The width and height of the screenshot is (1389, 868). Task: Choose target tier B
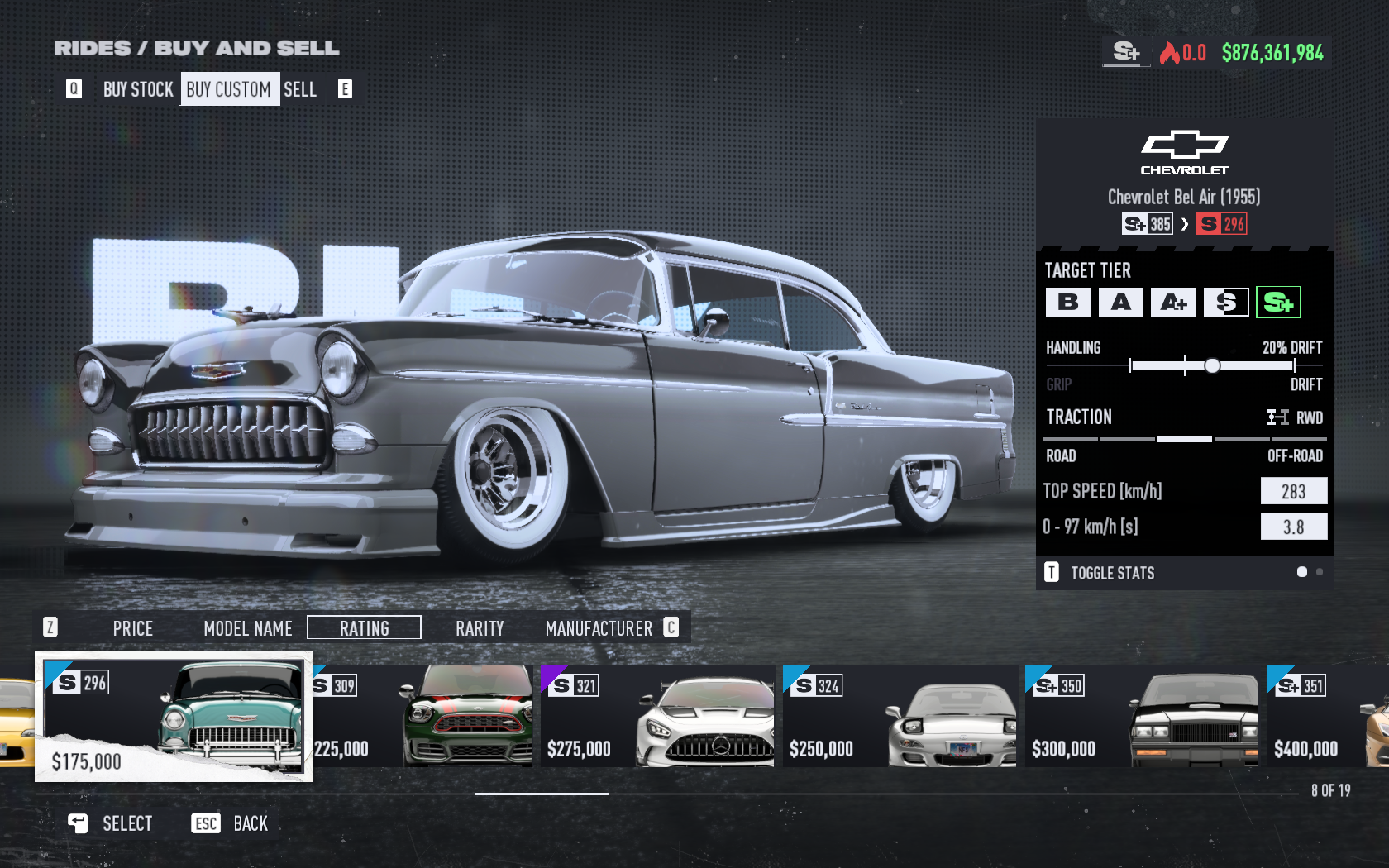click(1067, 303)
